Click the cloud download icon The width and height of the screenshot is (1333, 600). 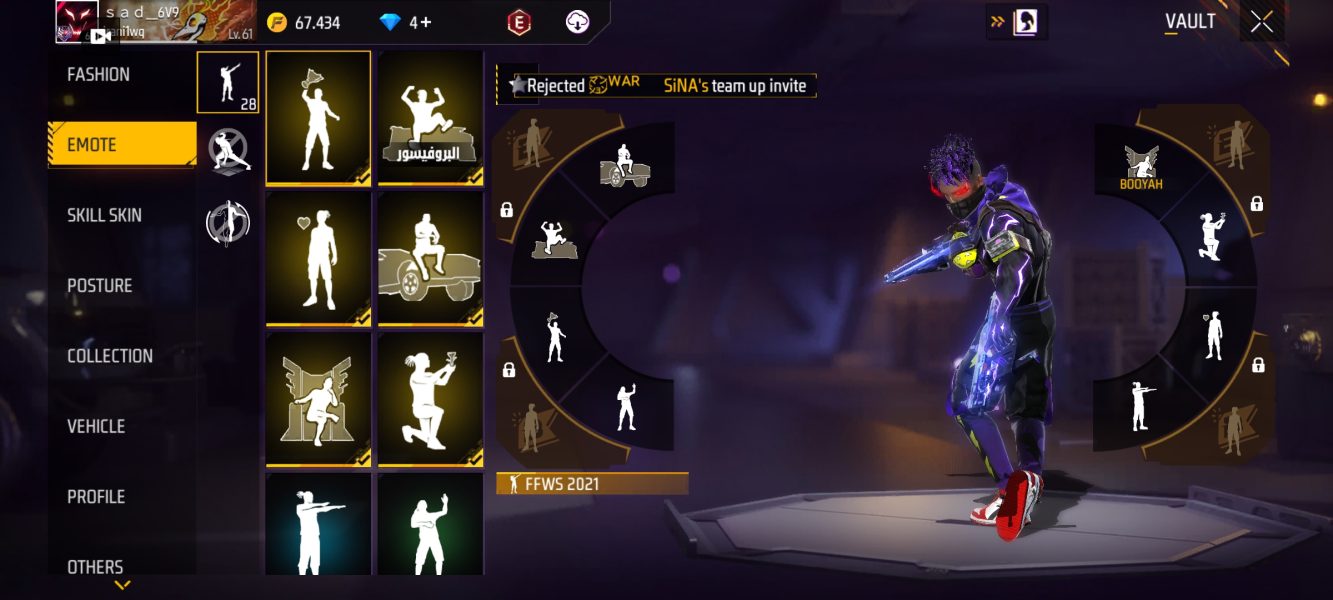click(x=577, y=22)
